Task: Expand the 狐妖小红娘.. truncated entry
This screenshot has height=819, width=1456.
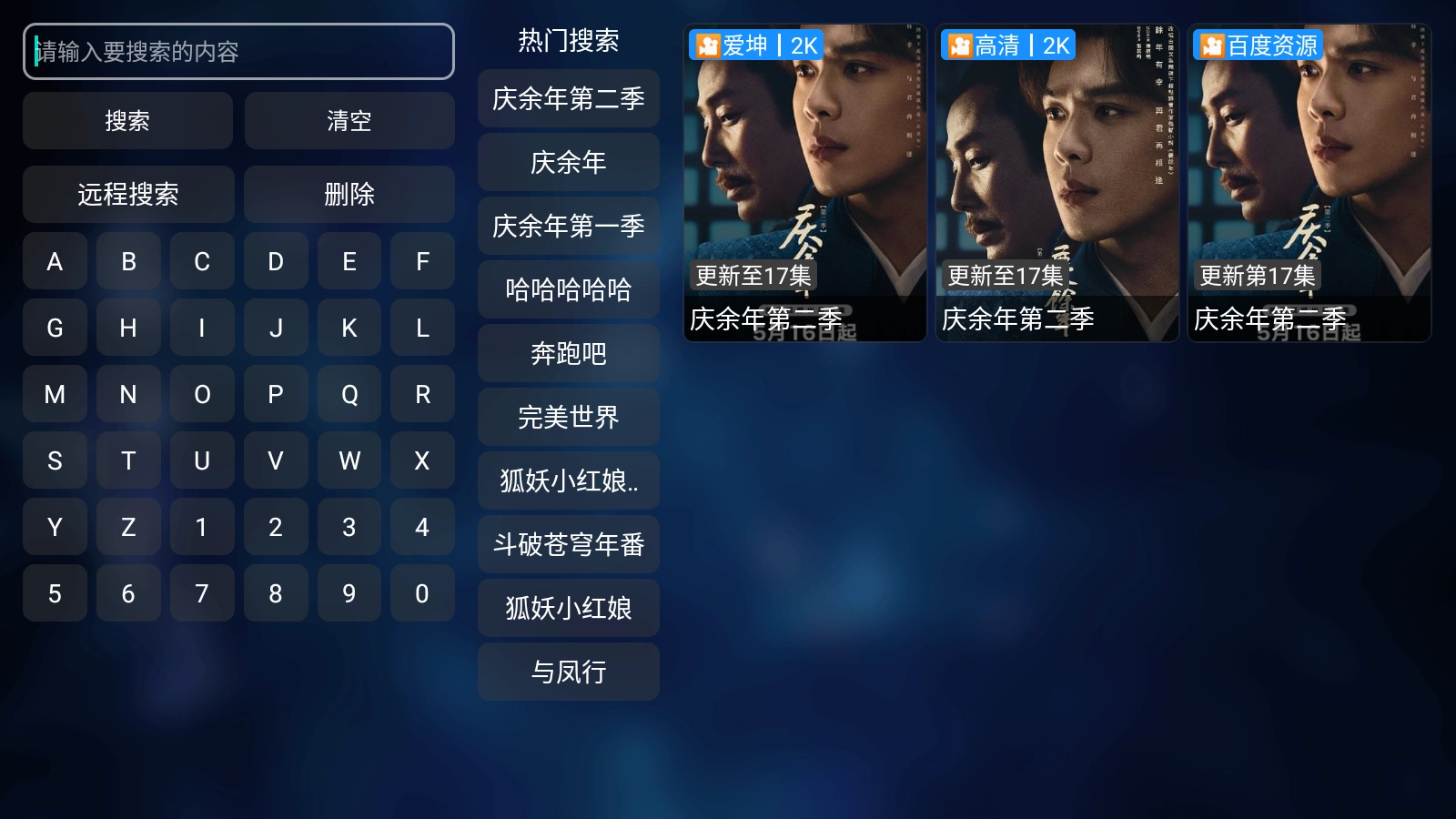Action: (568, 481)
